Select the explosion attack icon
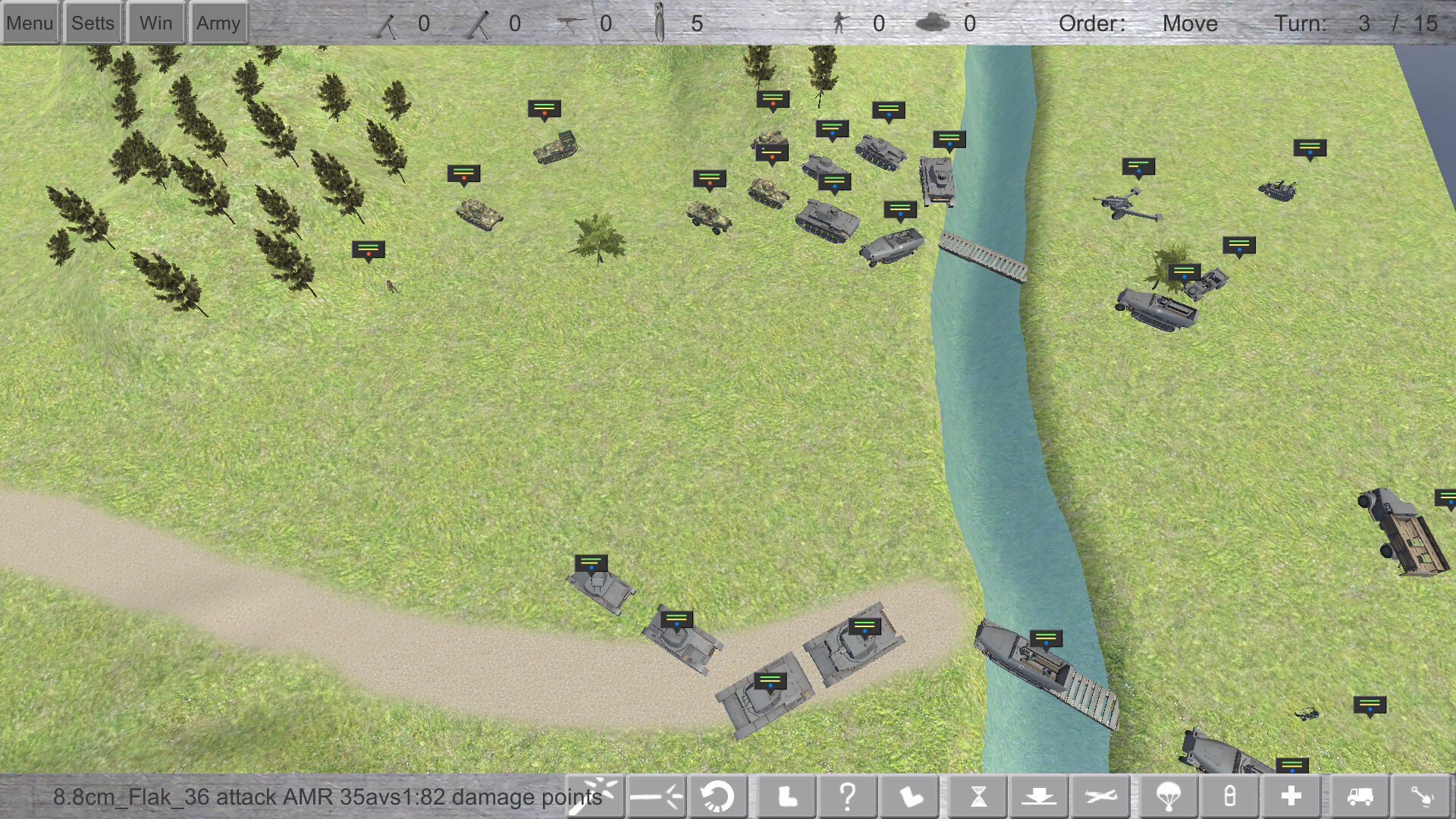 pos(597,796)
